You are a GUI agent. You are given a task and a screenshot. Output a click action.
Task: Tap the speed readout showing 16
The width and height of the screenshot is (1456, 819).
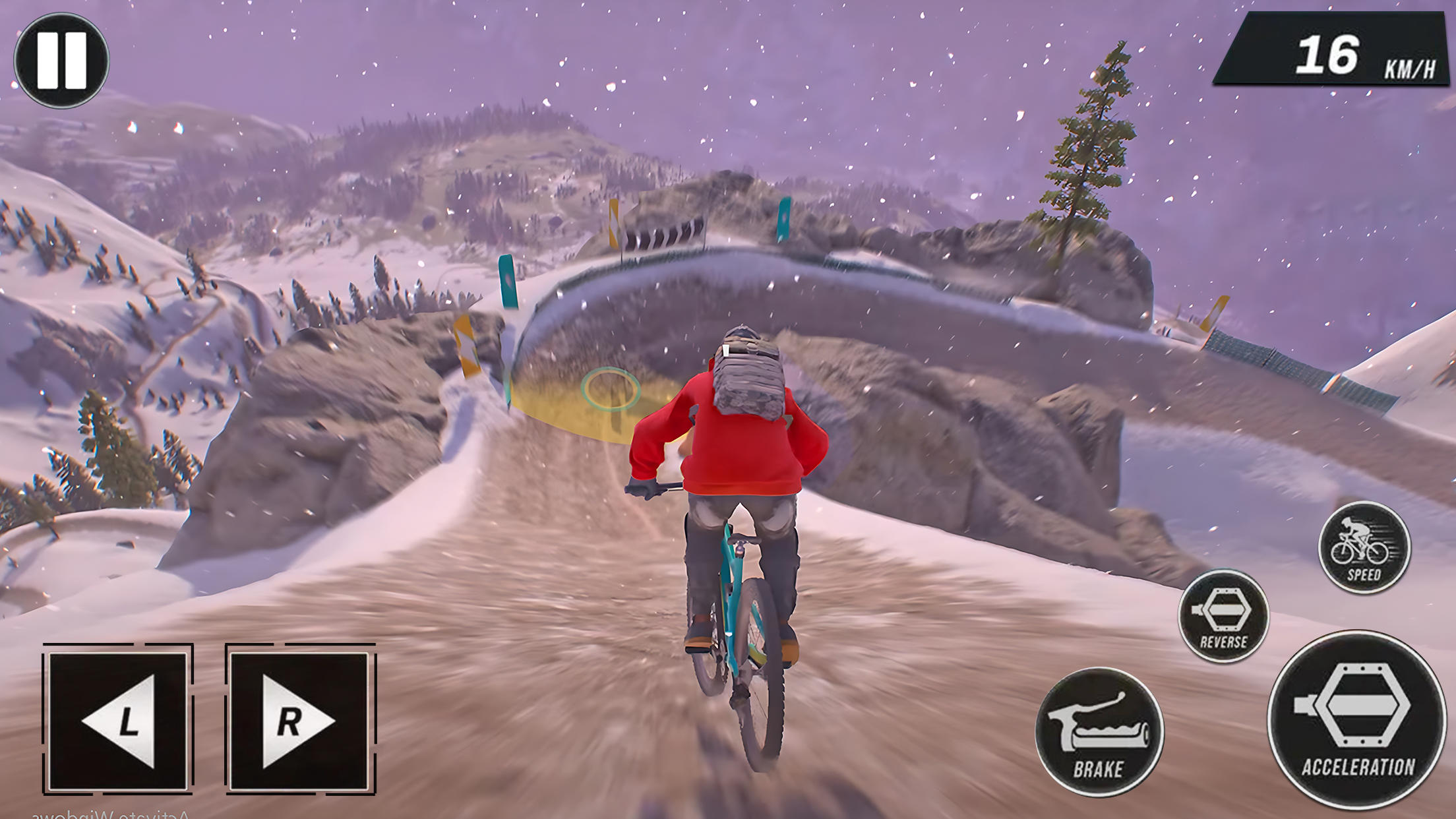[1327, 54]
